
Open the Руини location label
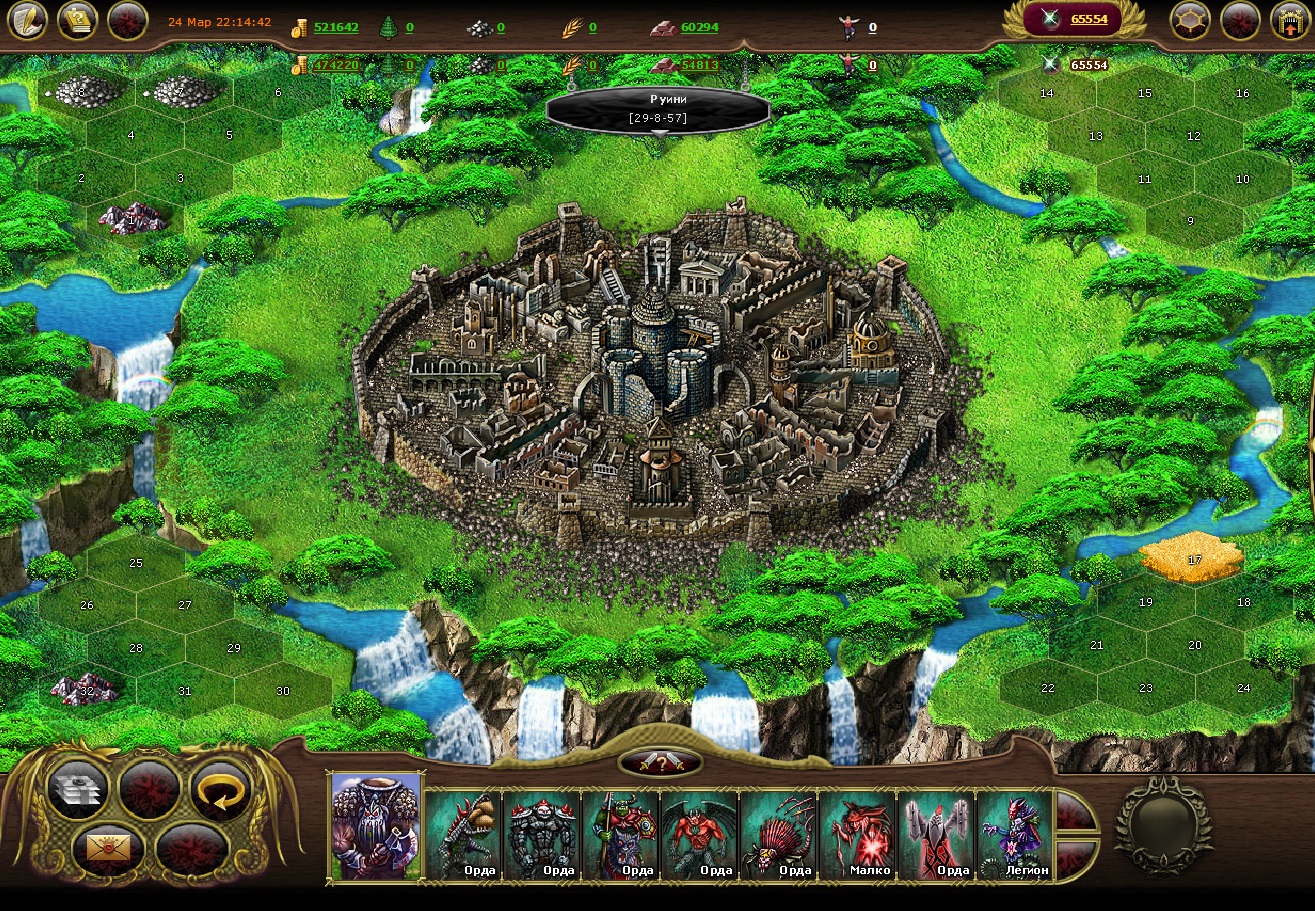point(658,110)
